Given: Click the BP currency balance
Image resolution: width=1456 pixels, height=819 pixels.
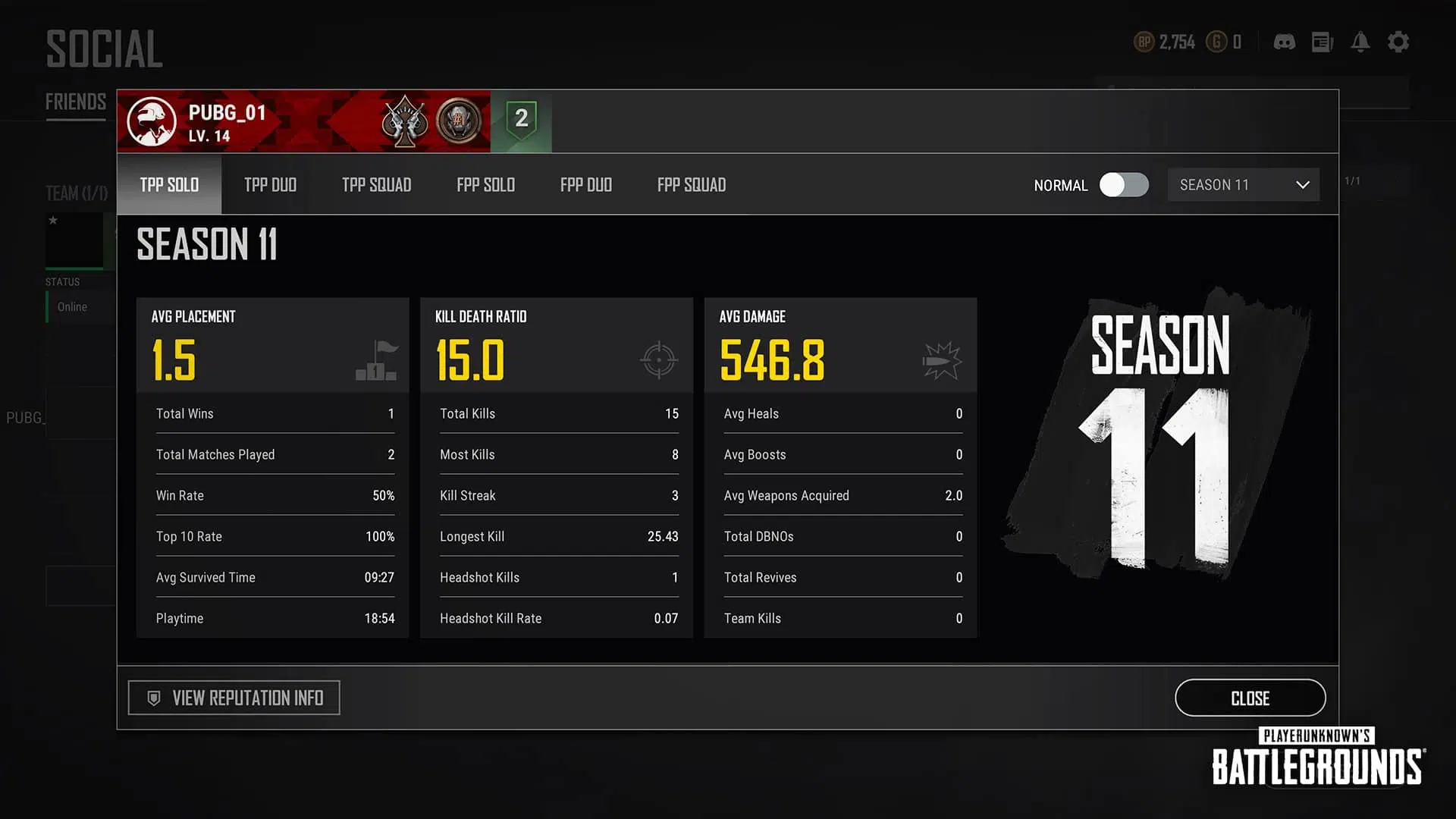Looking at the screenshot, I should click(1165, 42).
